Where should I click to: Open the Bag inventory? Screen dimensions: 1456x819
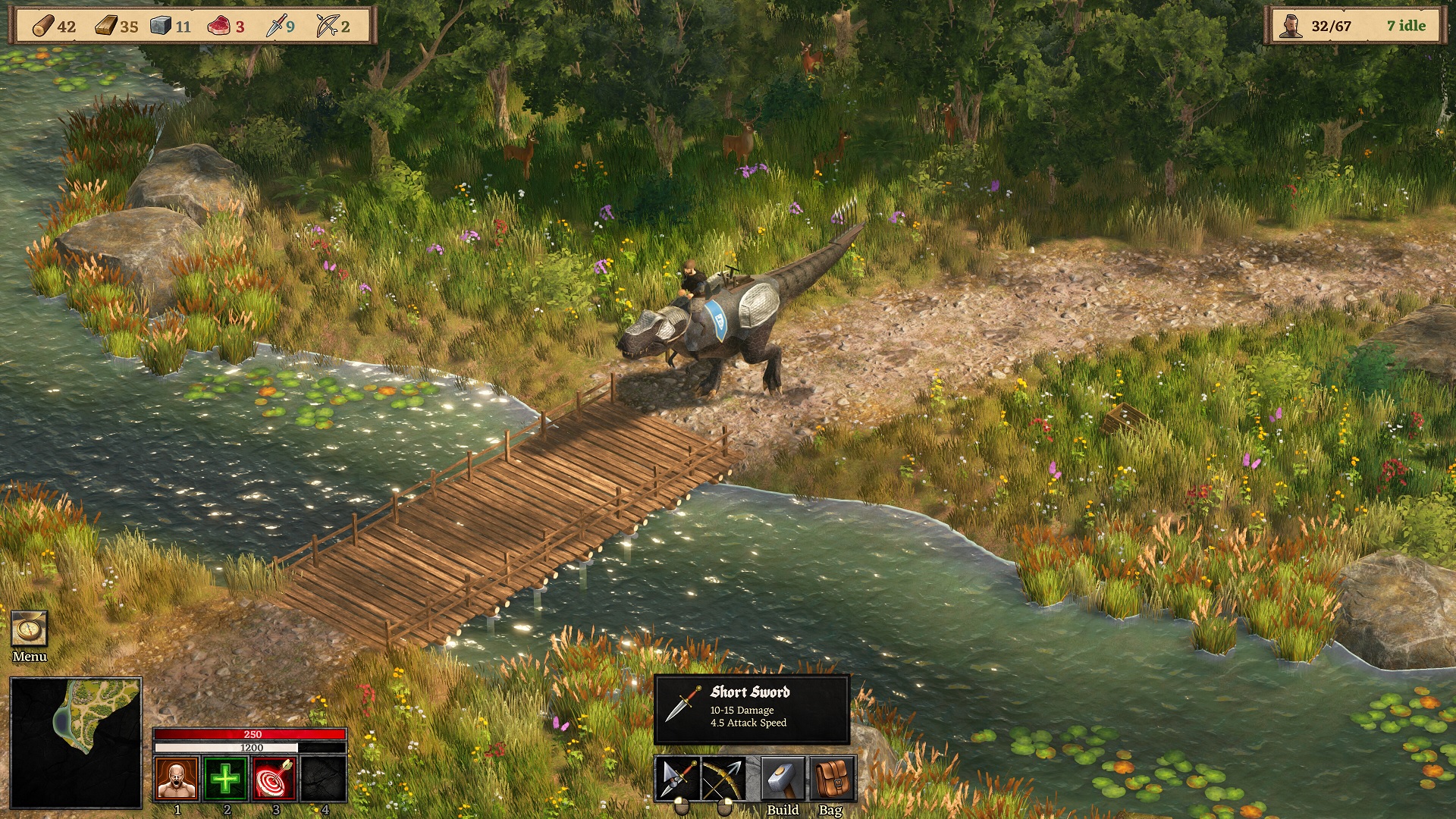(x=831, y=778)
